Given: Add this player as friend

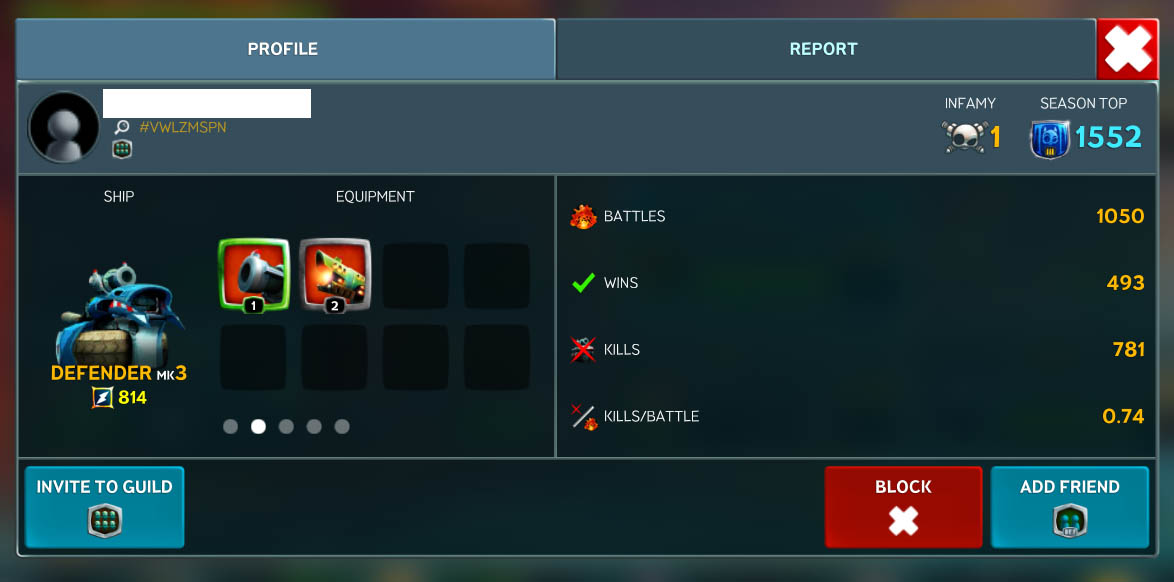Looking at the screenshot, I should coord(1069,507).
